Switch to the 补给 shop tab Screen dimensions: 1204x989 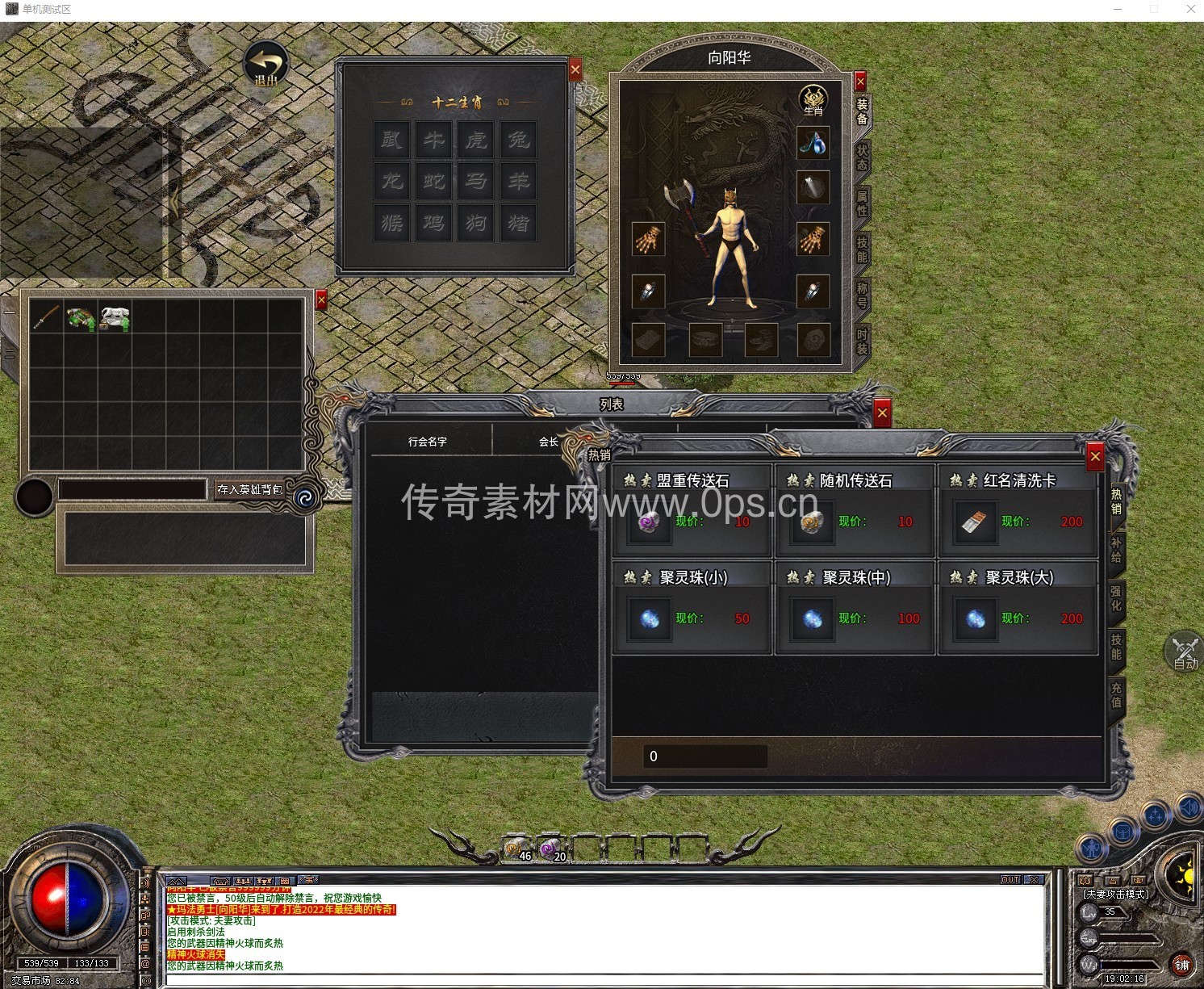pos(1116,549)
